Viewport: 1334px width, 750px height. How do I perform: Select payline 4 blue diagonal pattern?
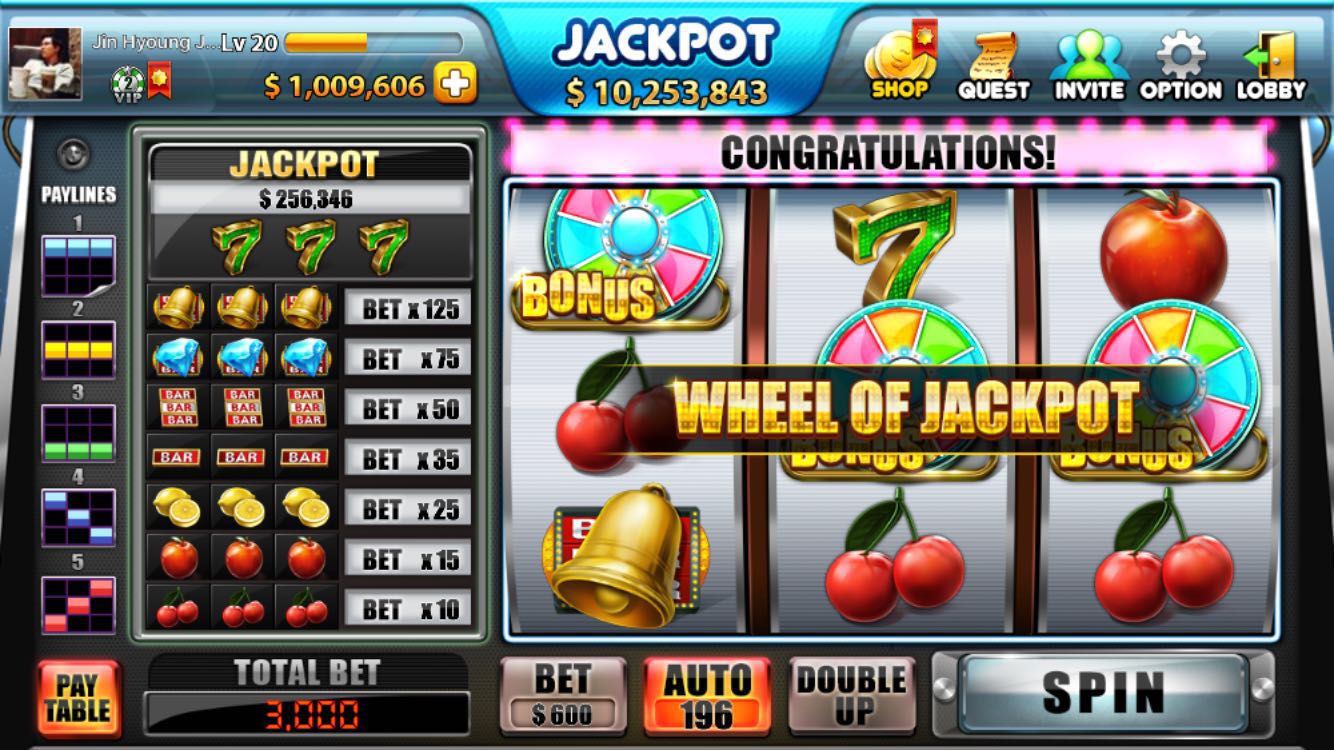(x=78, y=517)
